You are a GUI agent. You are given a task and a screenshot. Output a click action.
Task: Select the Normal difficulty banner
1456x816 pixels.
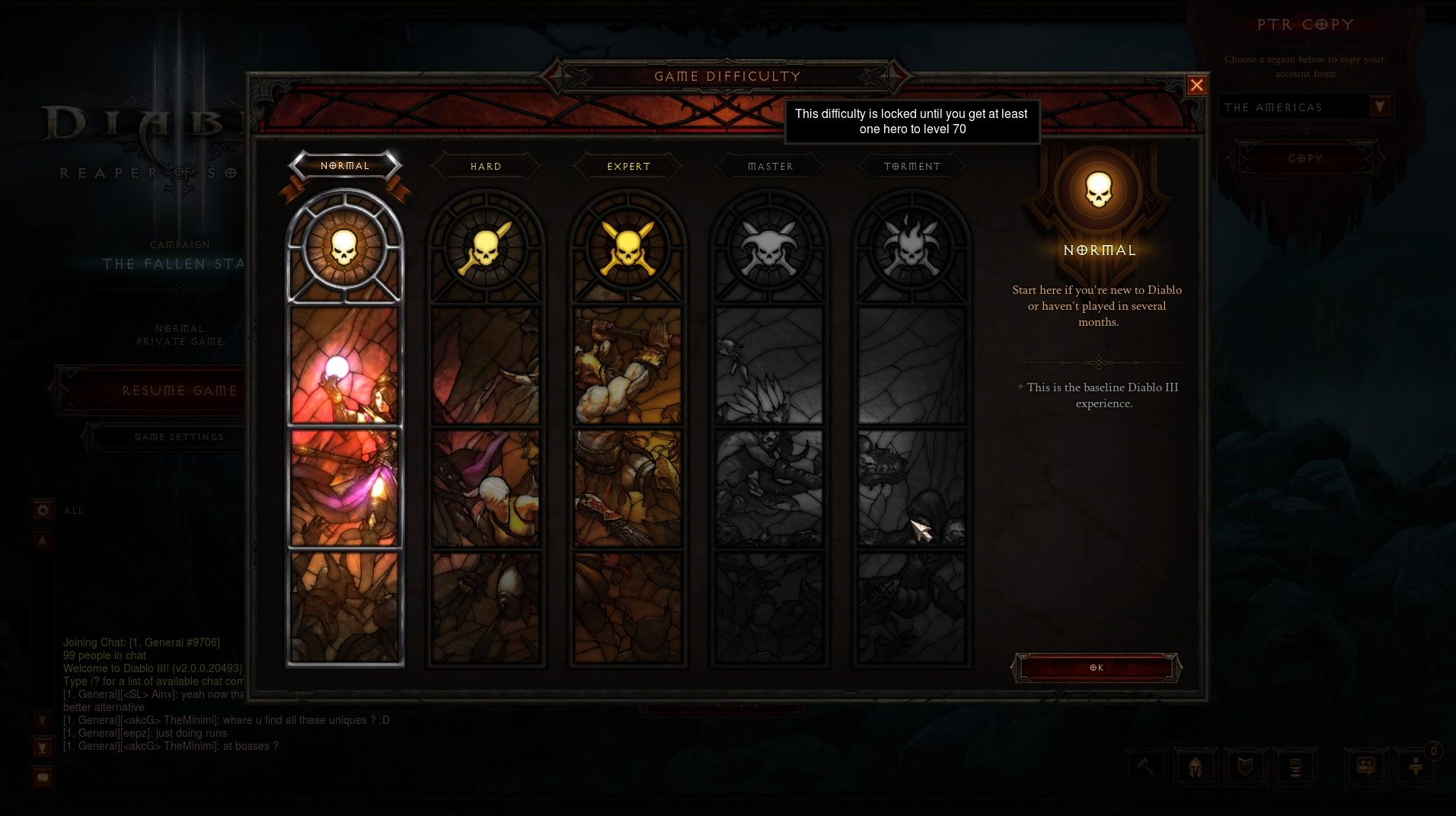(345, 166)
